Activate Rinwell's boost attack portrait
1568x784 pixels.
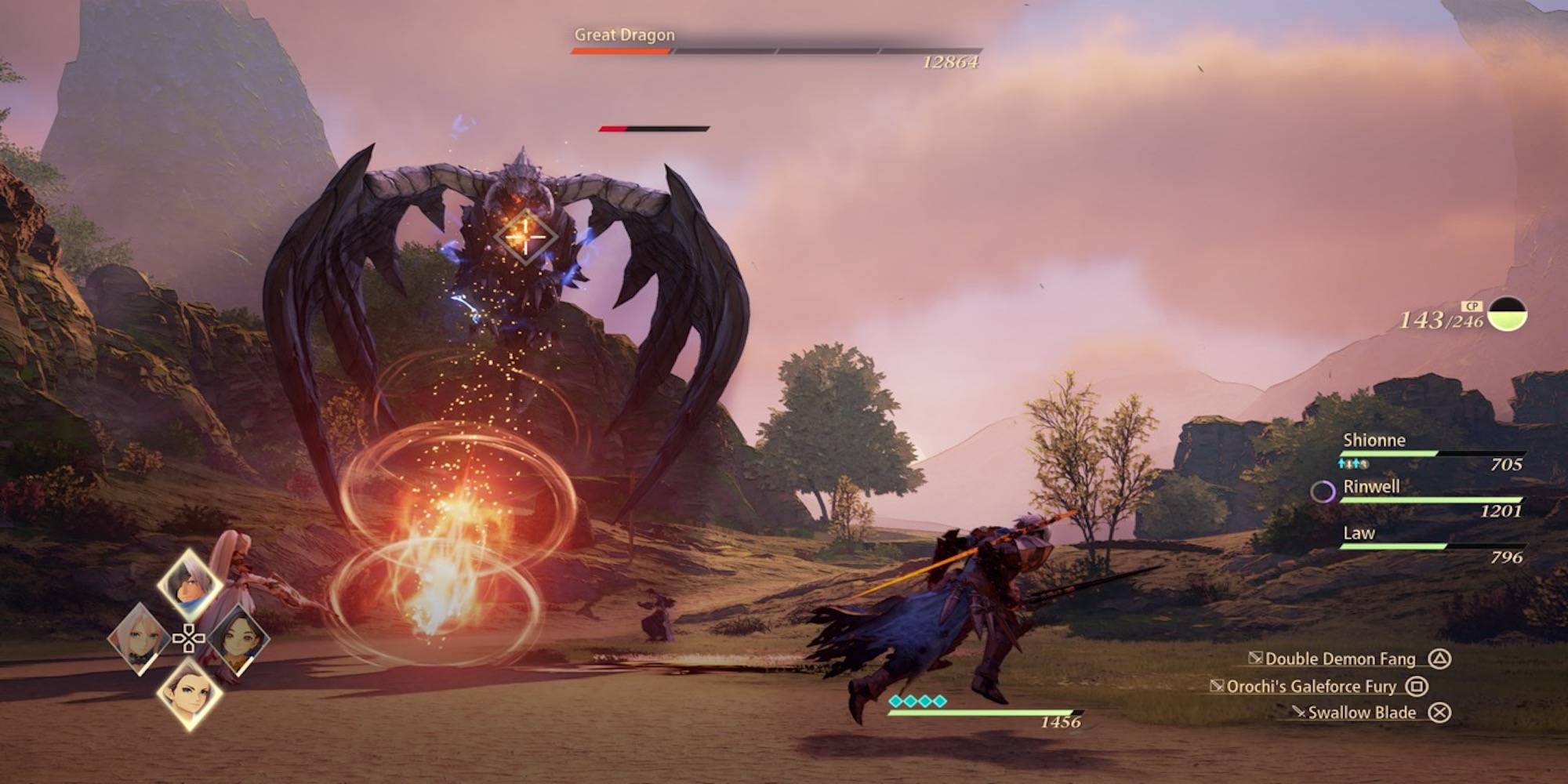(238, 640)
